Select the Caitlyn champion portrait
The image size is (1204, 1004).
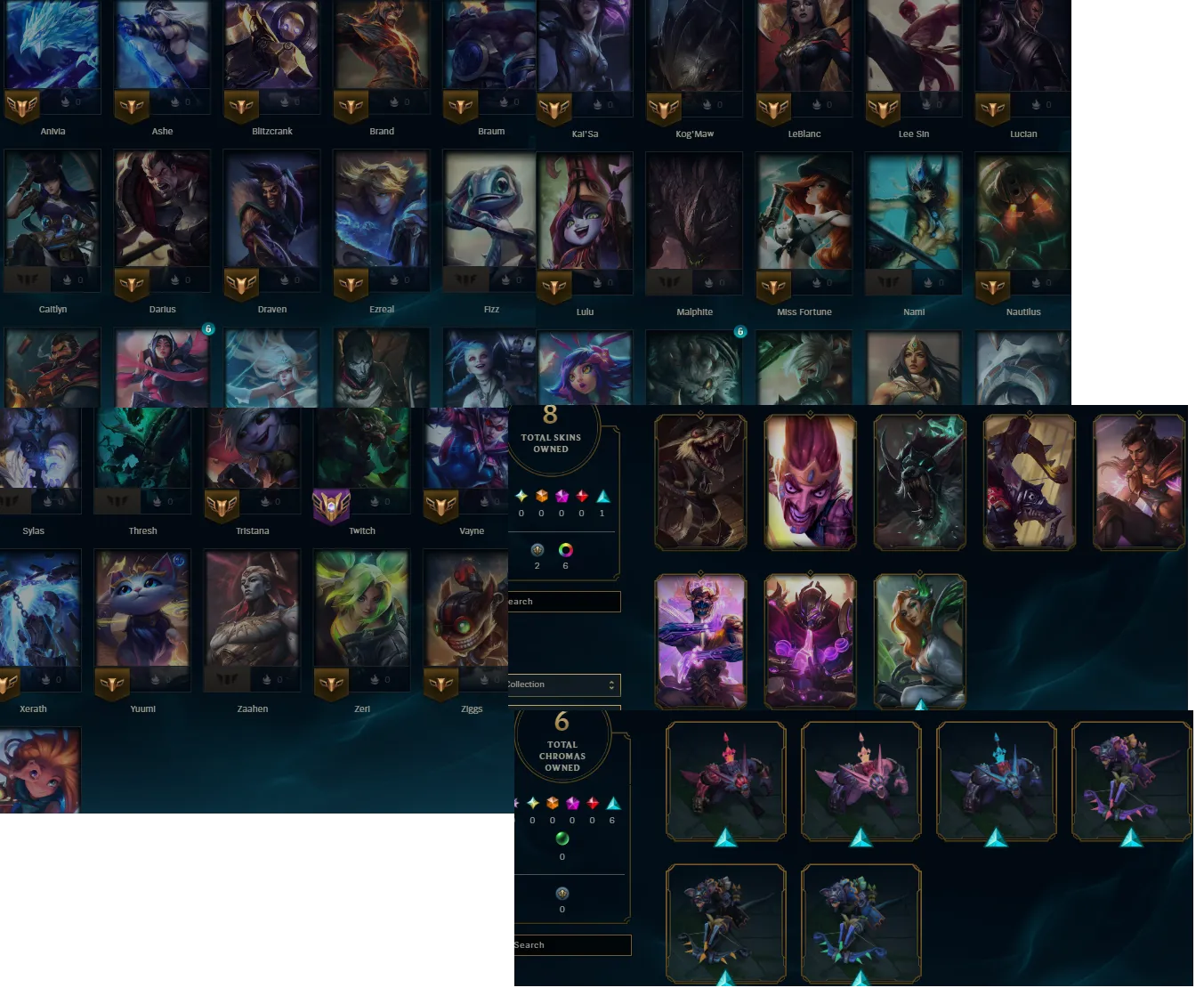tap(53, 211)
